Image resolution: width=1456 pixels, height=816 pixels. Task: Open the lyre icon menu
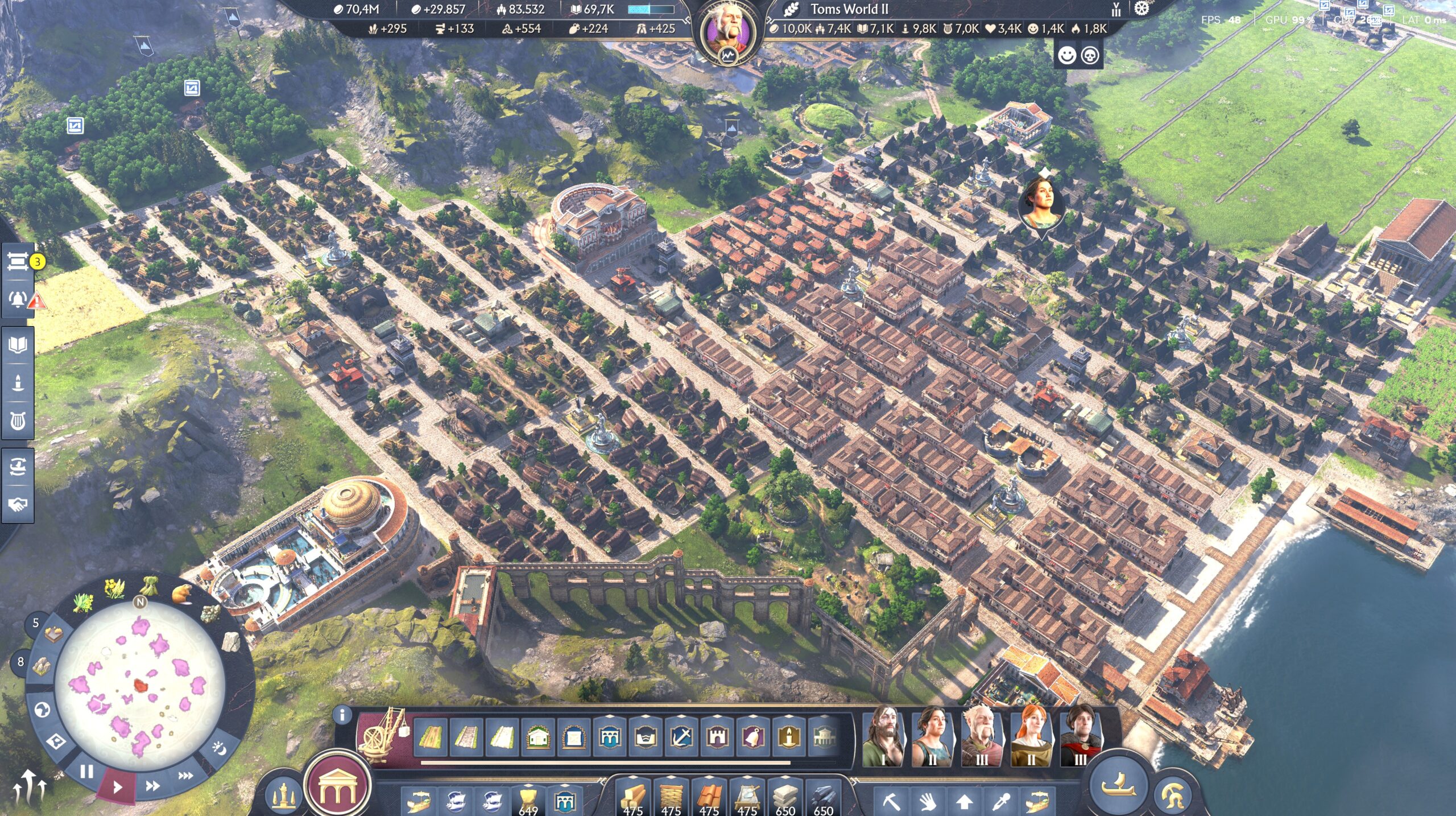(18, 421)
